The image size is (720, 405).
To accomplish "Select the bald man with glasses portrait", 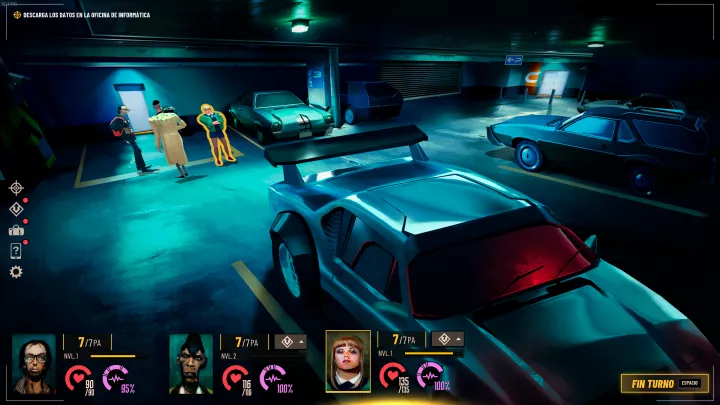I will 33,363.
